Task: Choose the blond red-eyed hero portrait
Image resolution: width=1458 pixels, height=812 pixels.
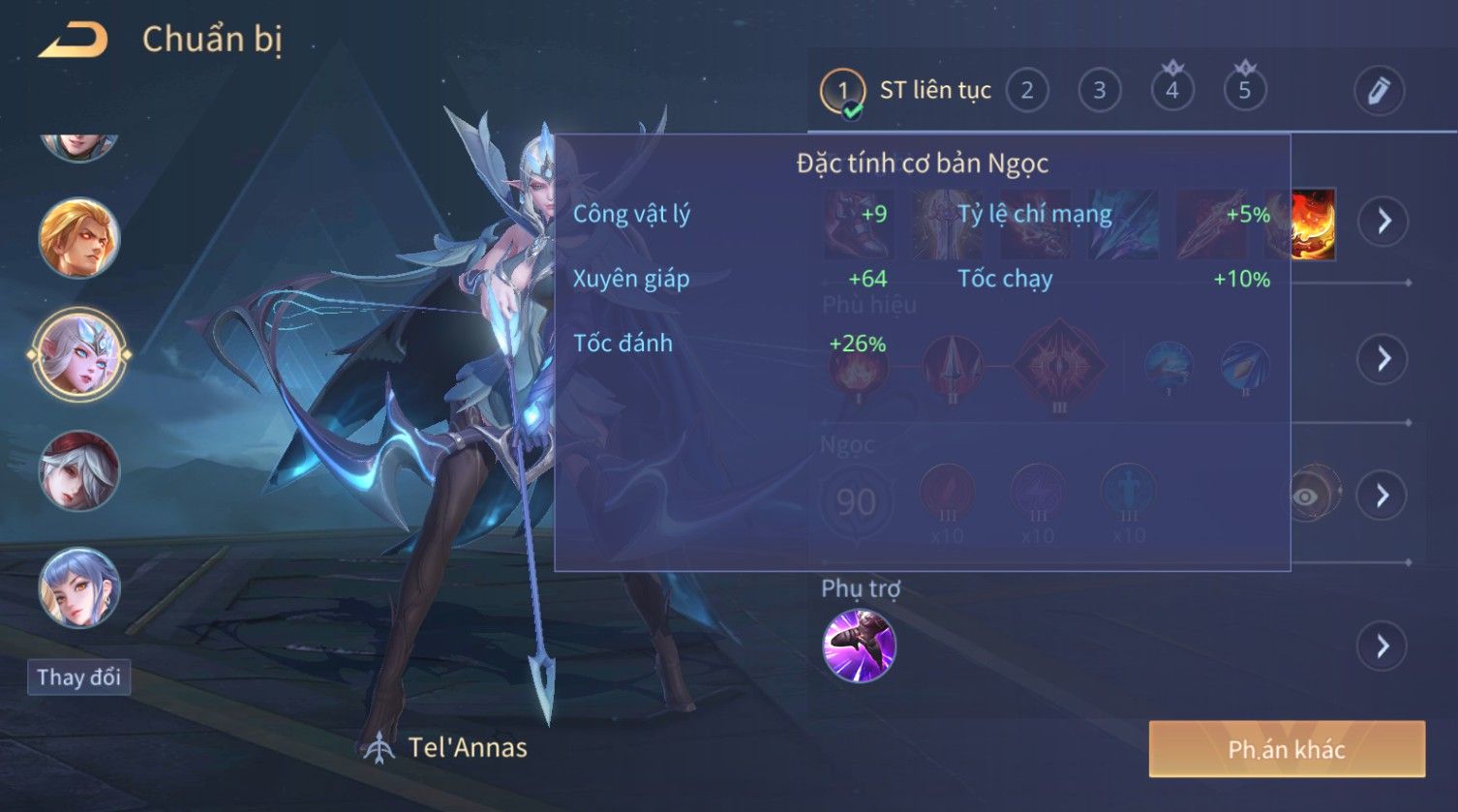Action: tap(78, 238)
